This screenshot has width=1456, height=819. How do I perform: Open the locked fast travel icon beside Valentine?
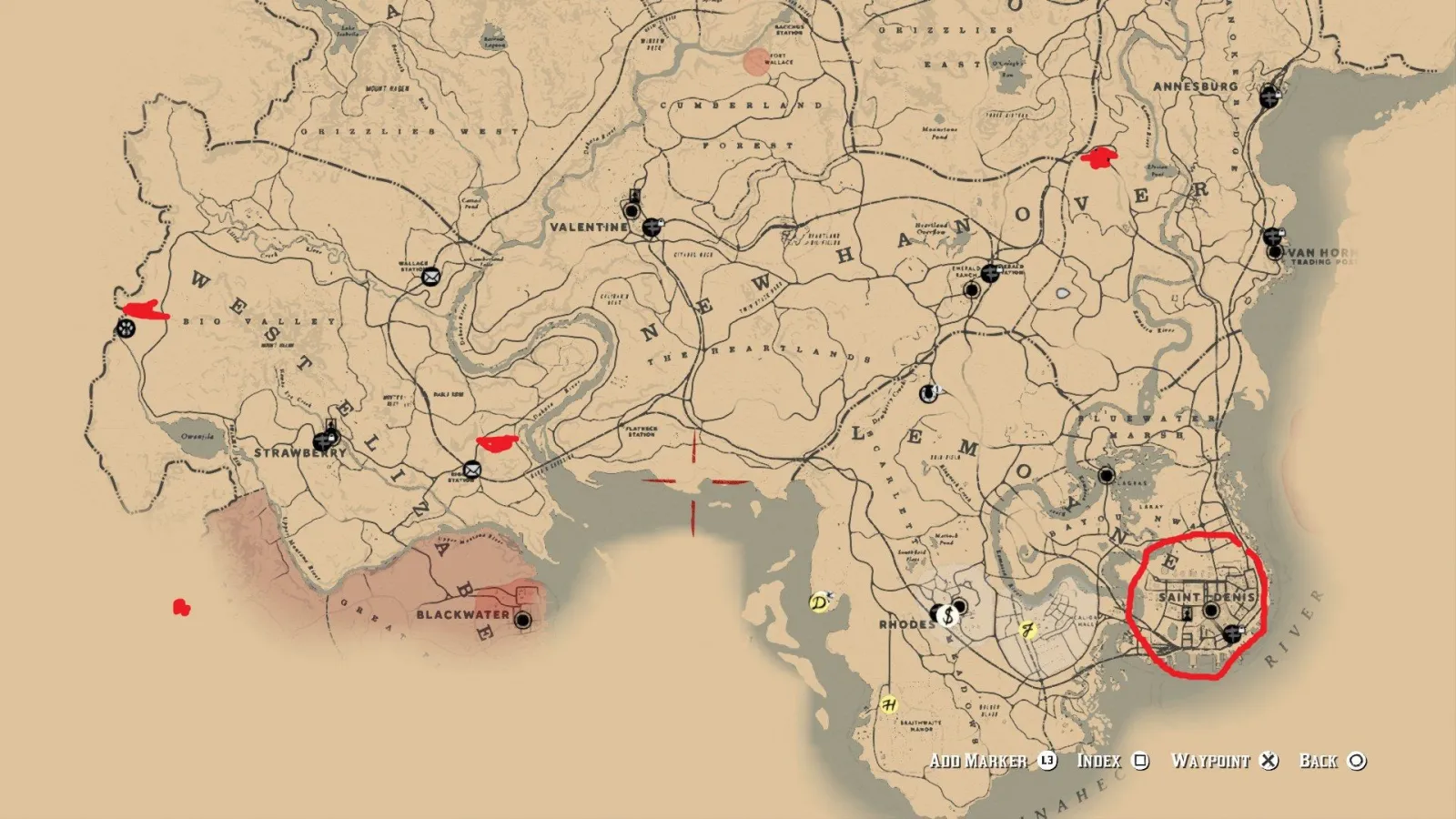pyautogui.click(x=652, y=227)
